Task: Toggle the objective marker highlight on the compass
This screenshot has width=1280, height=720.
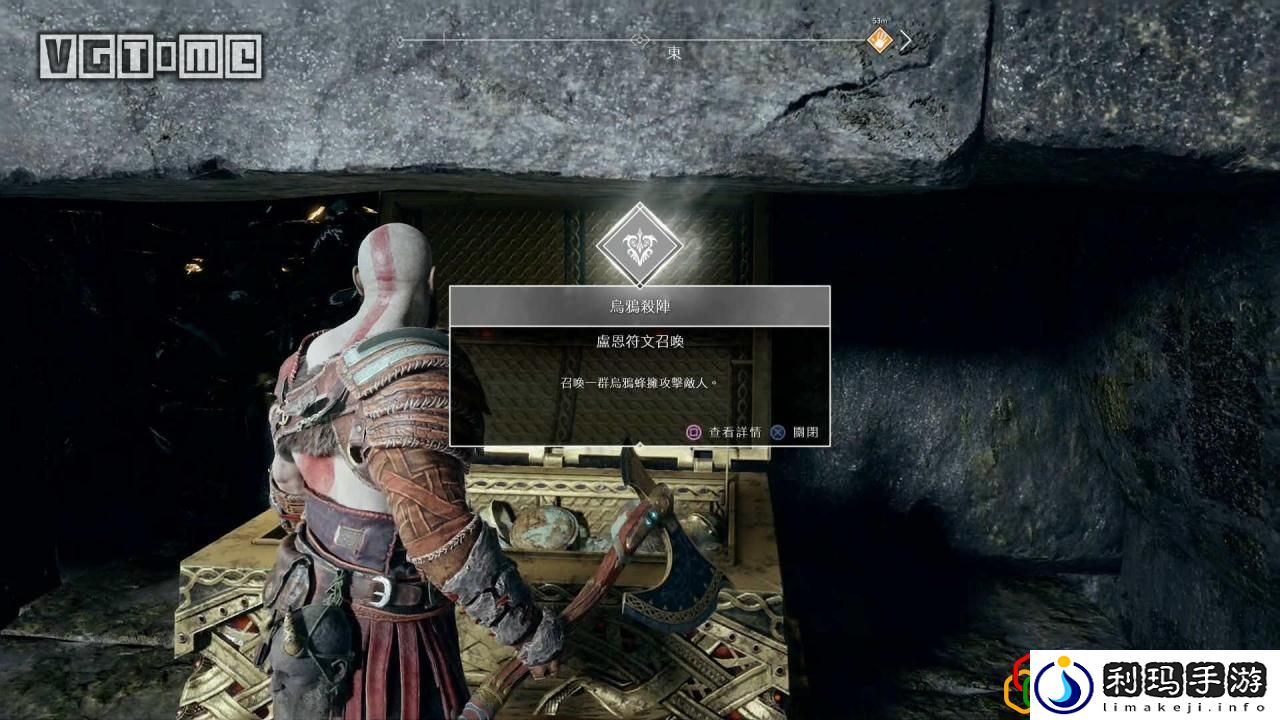Action: 878,40
